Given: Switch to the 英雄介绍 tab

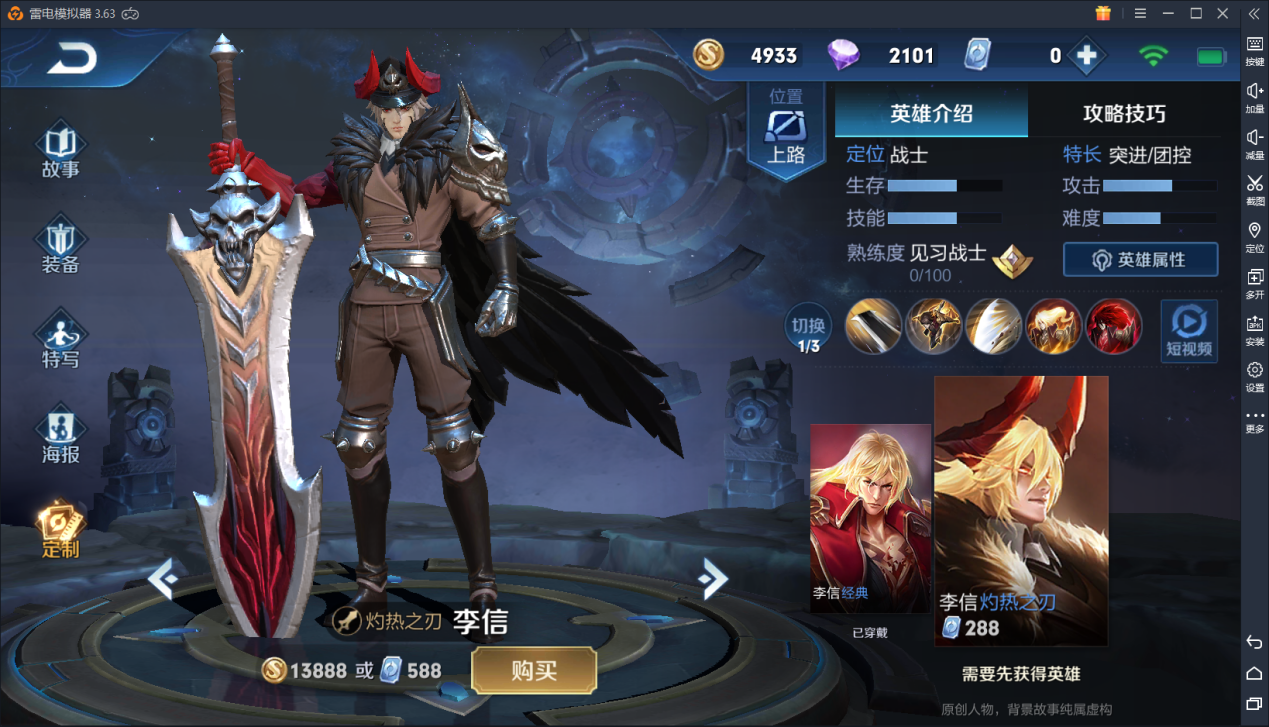Looking at the screenshot, I should click(x=931, y=113).
